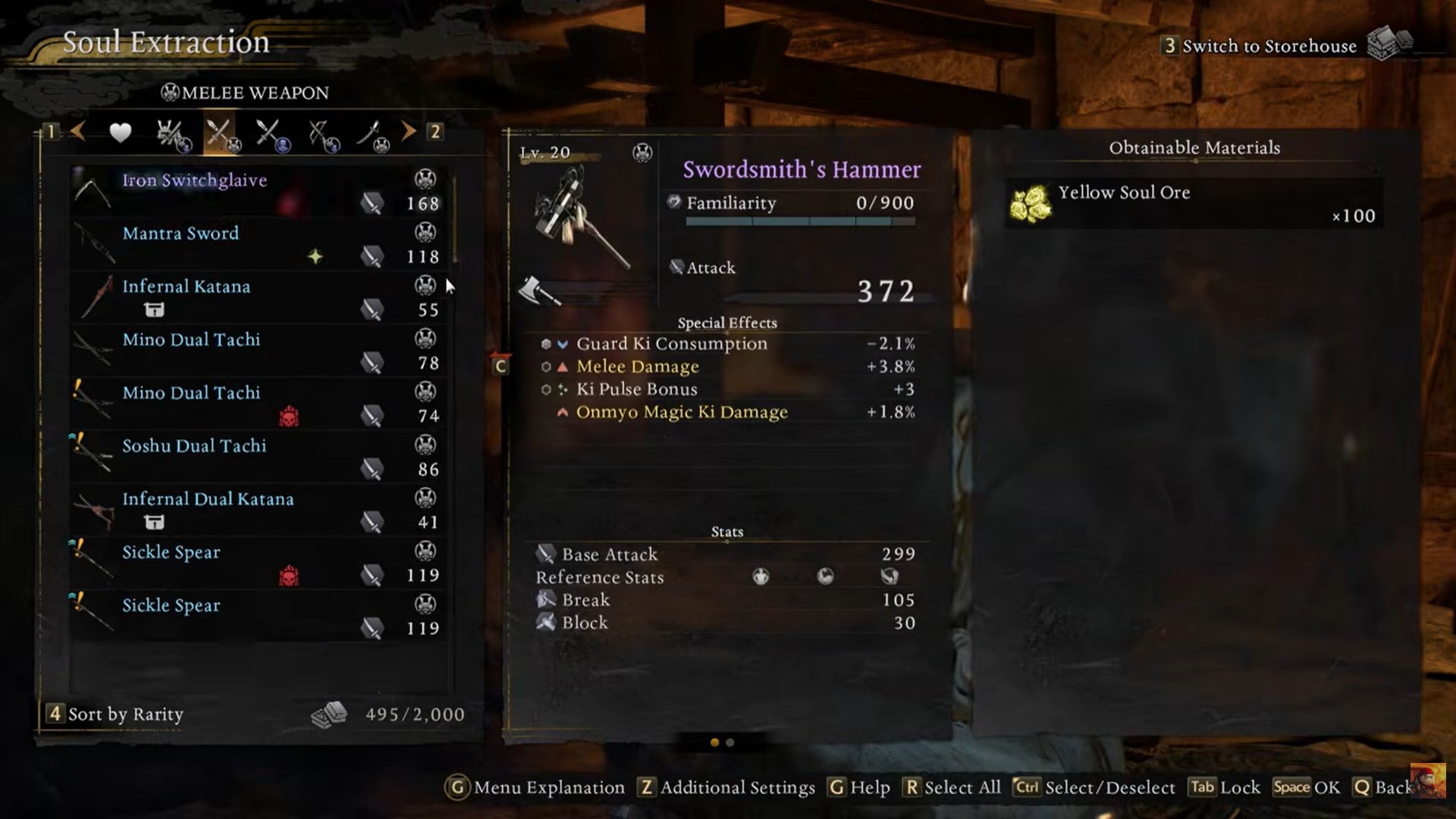Switch to the helmet and sword equipment tab
Image resolution: width=1456 pixels, height=819 pixels.
pyautogui.click(x=172, y=134)
